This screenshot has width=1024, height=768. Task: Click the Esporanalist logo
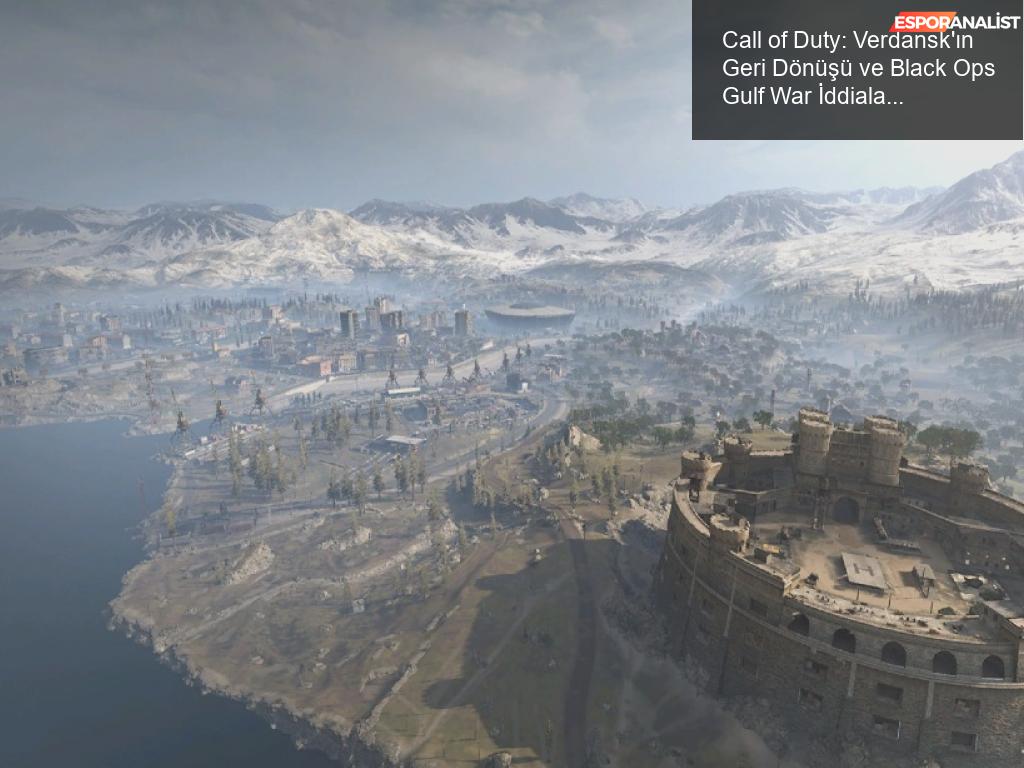(x=954, y=21)
